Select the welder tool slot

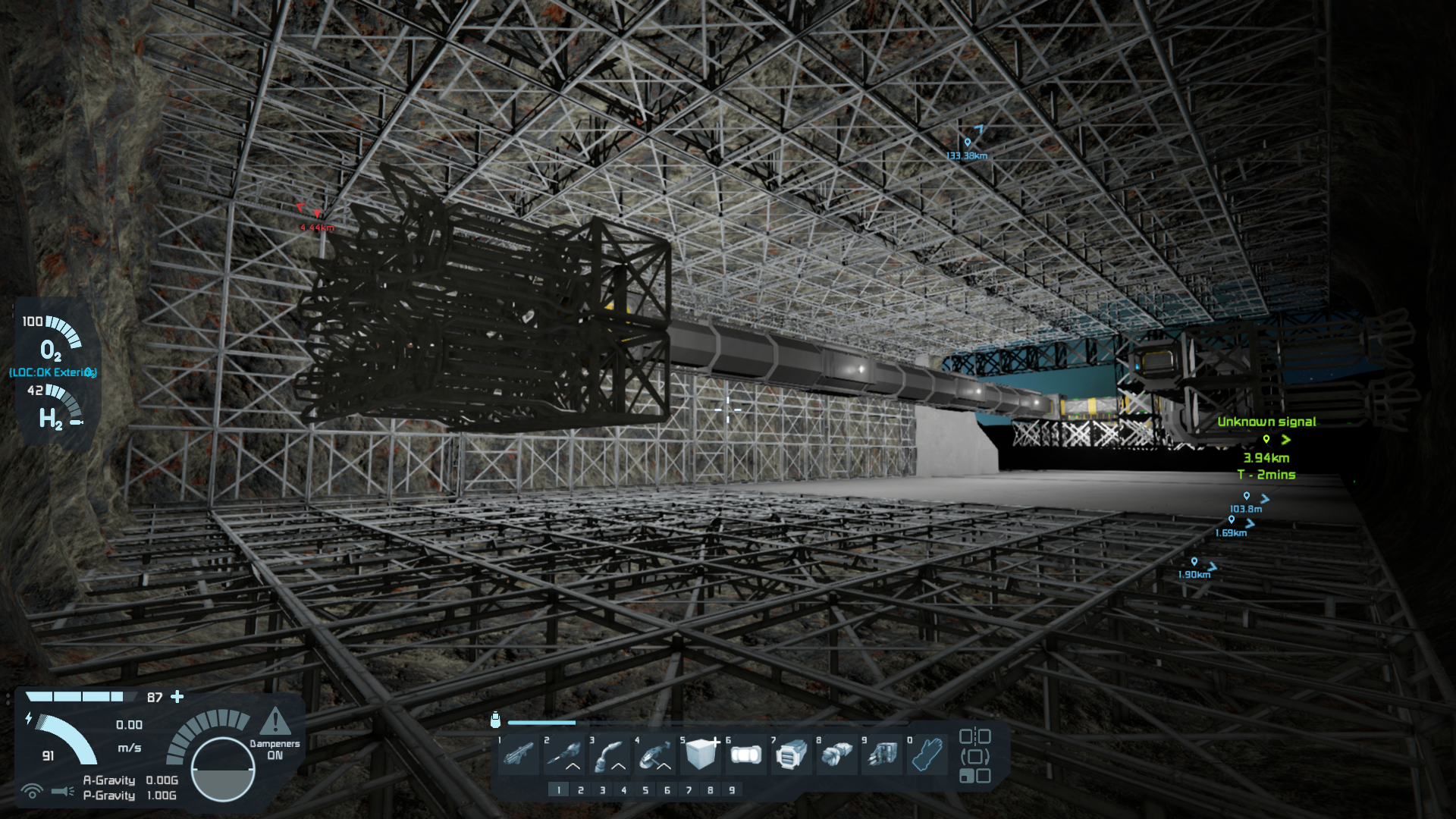[x=610, y=755]
